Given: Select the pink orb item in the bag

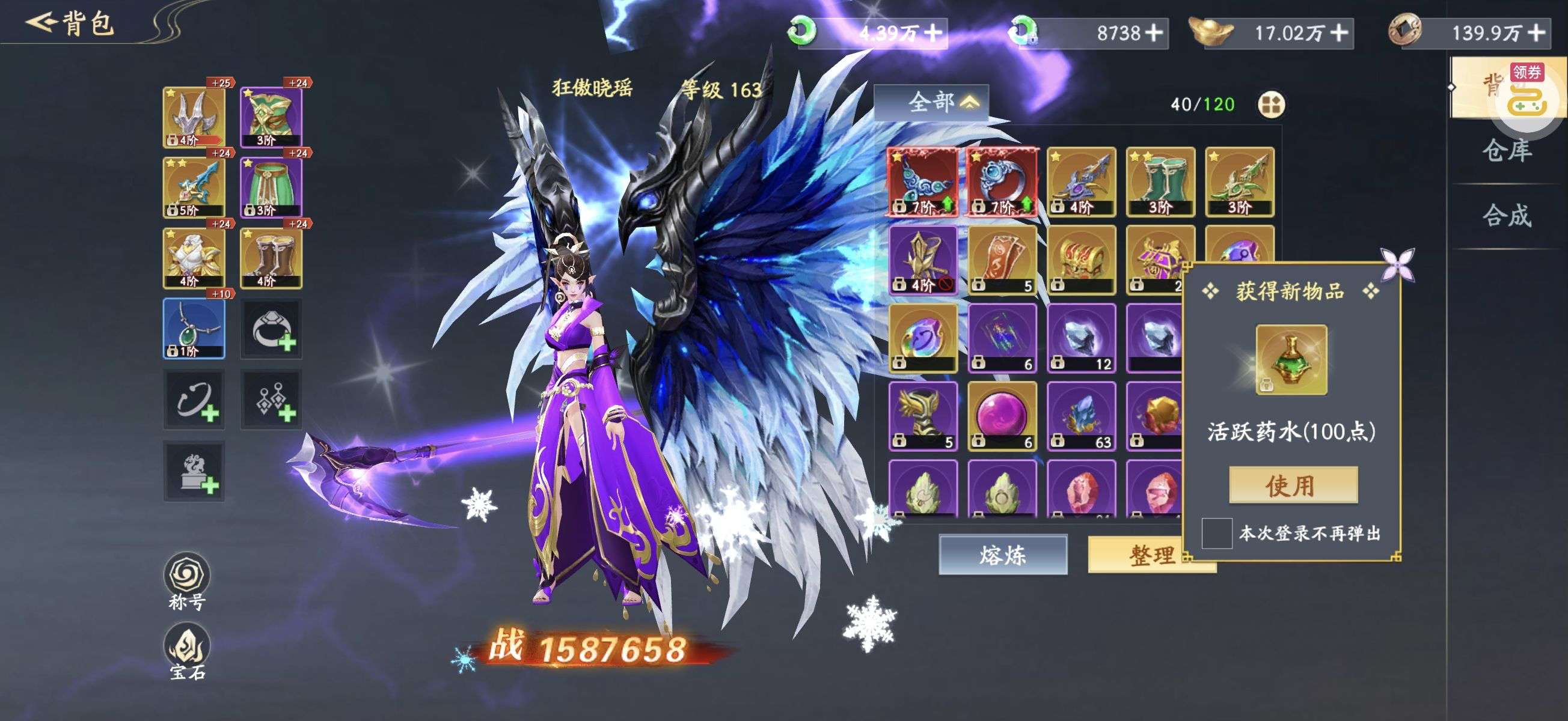Looking at the screenshot, I should pyautogui.click(x=1002, y=416).
